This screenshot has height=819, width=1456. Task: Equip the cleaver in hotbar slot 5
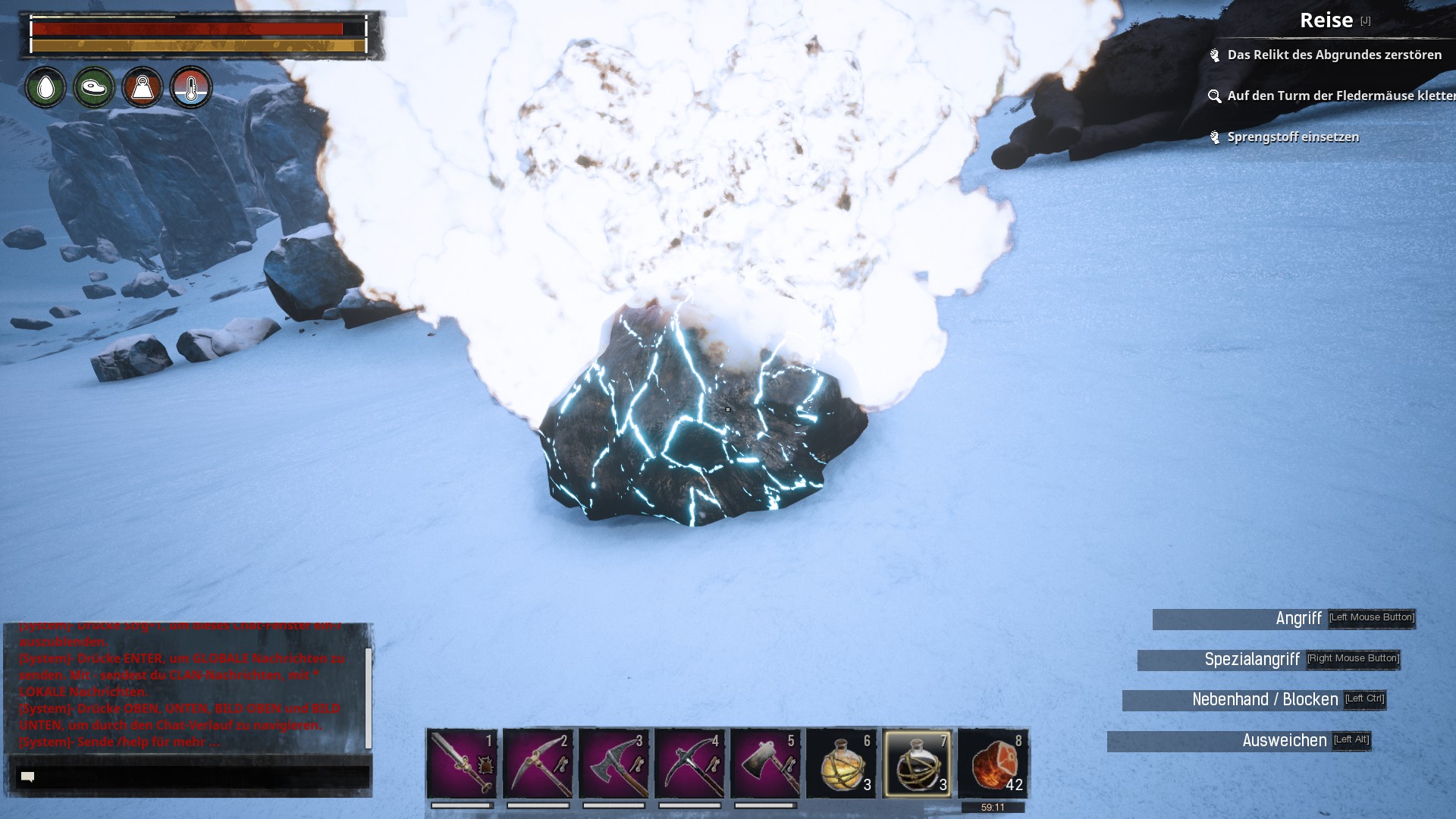pos(765,763)
